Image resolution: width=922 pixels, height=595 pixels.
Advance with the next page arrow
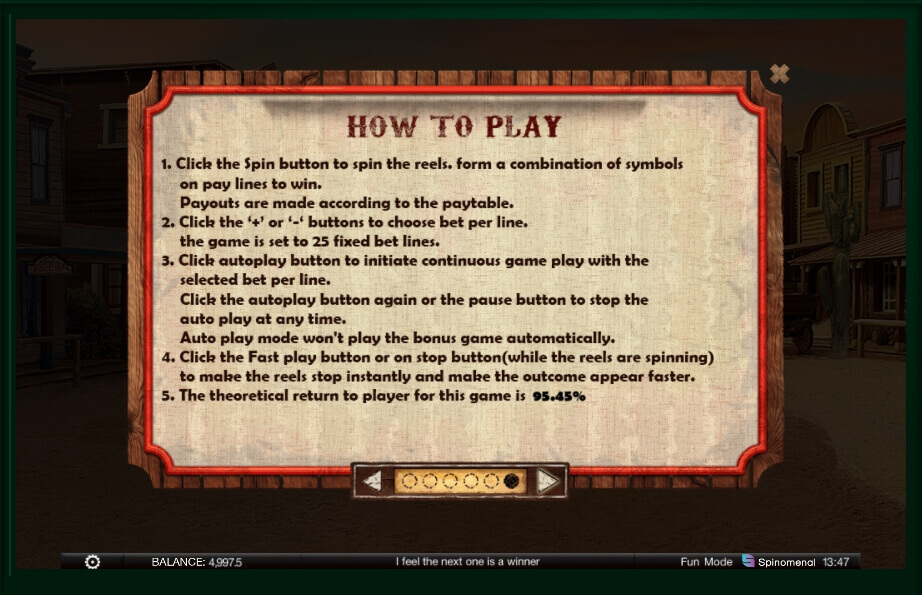coord(547,481)
